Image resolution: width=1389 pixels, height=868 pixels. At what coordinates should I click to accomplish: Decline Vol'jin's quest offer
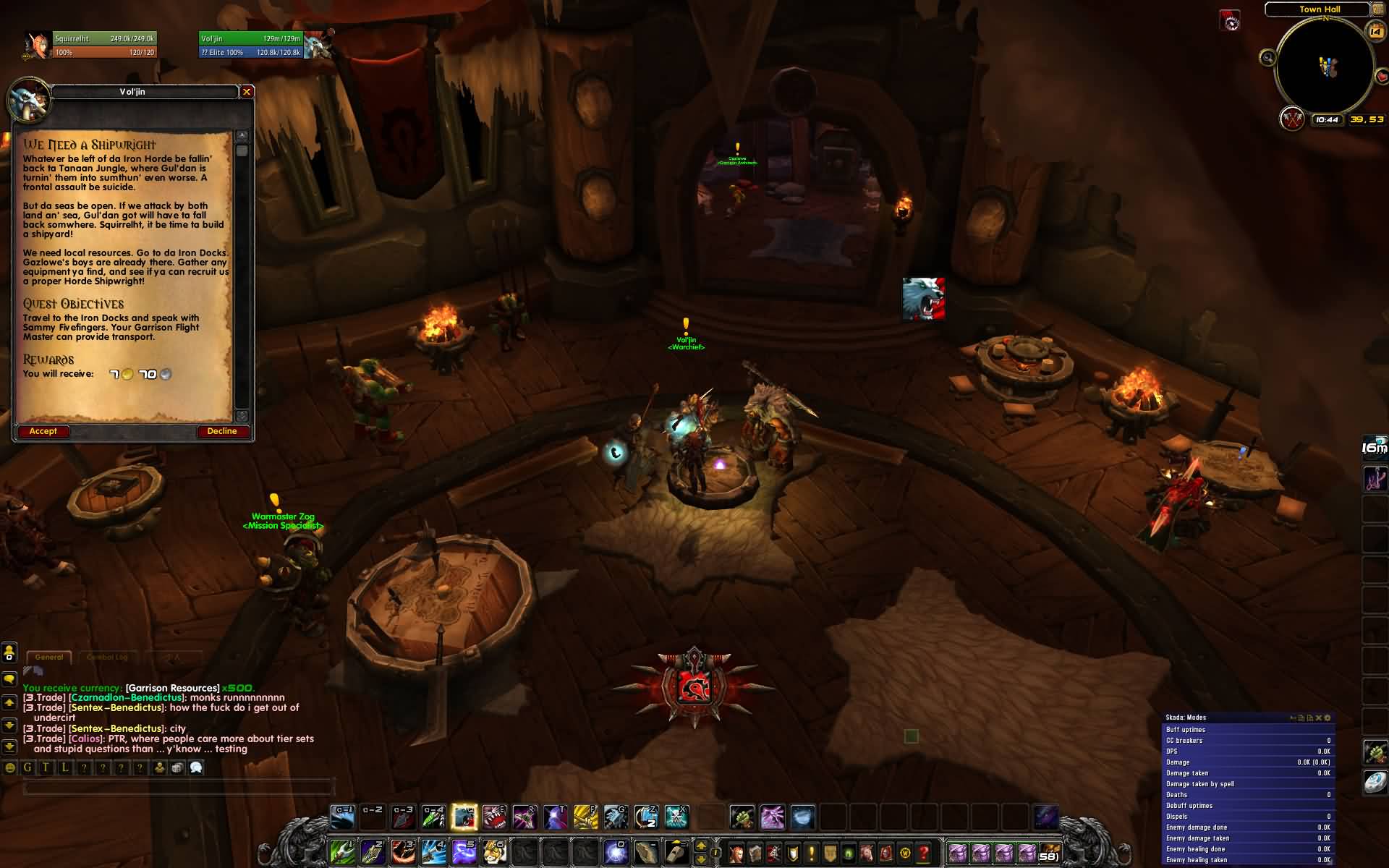(222, 431)
